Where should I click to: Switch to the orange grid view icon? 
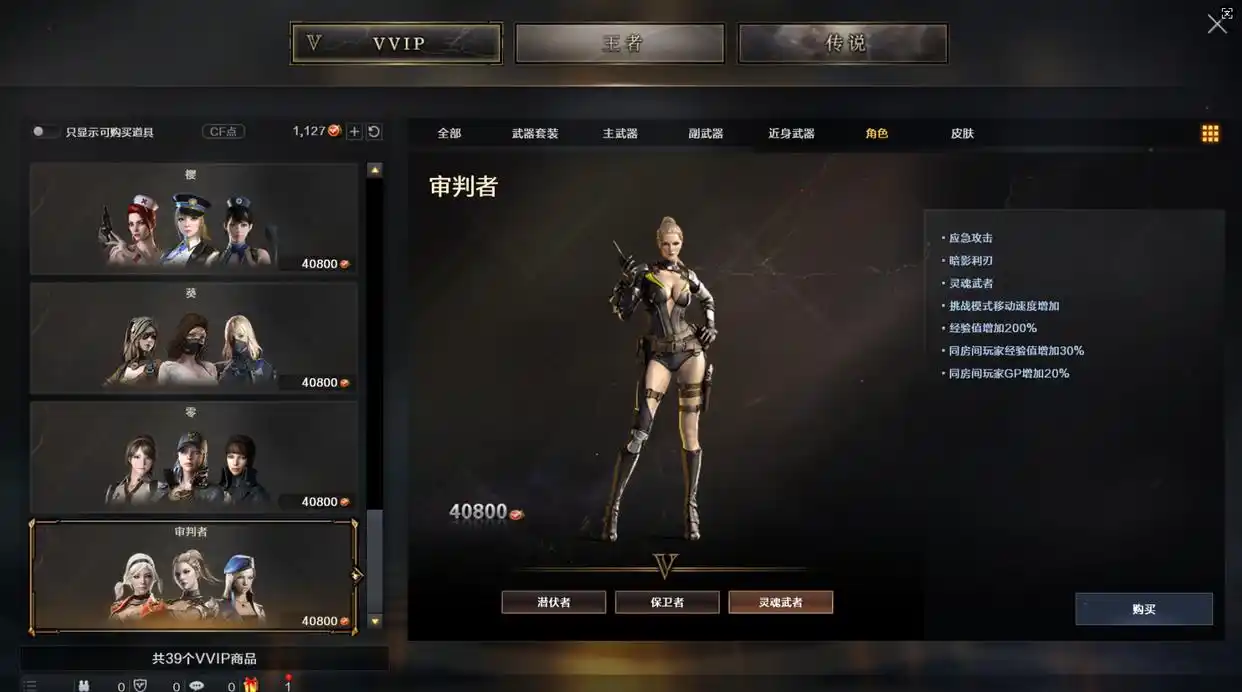[x=1210, y=134]
